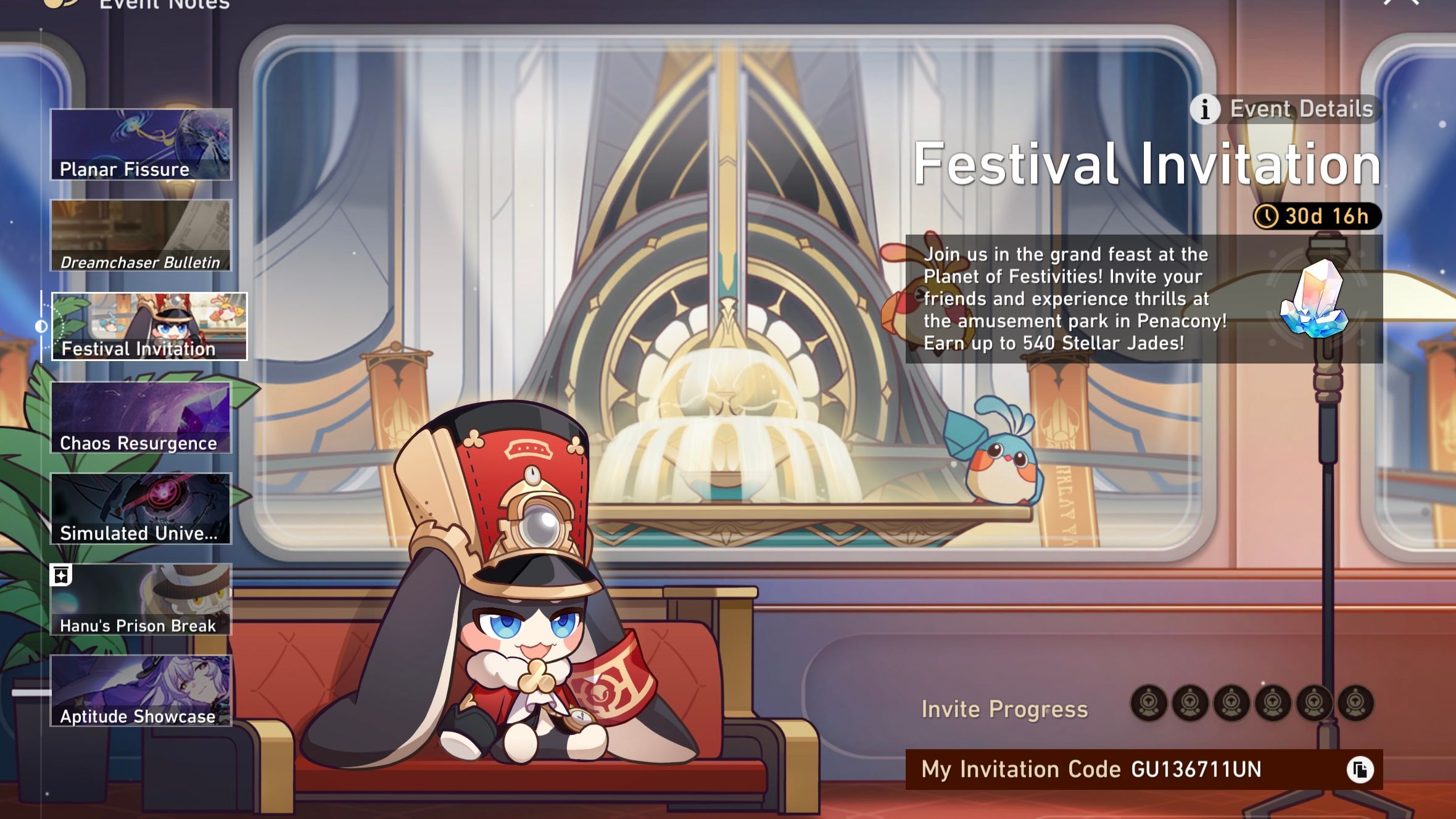1456x819 pixels.
Task: Switch to the Planar Fissure event
Action: point(141,144)
